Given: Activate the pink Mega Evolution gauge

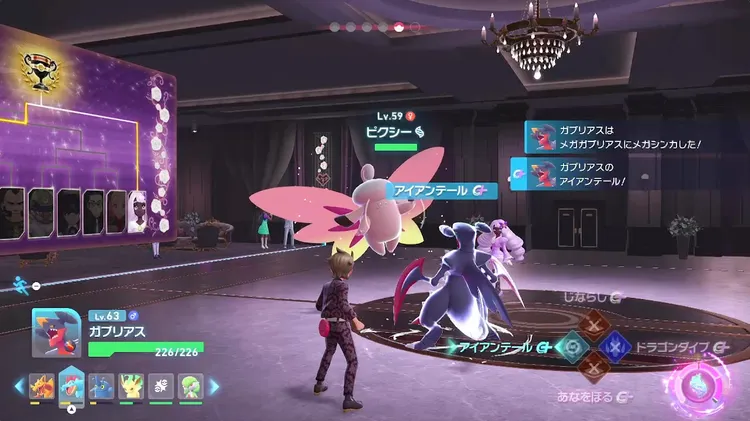Looking at the screenshot, I should click(699, 382).
